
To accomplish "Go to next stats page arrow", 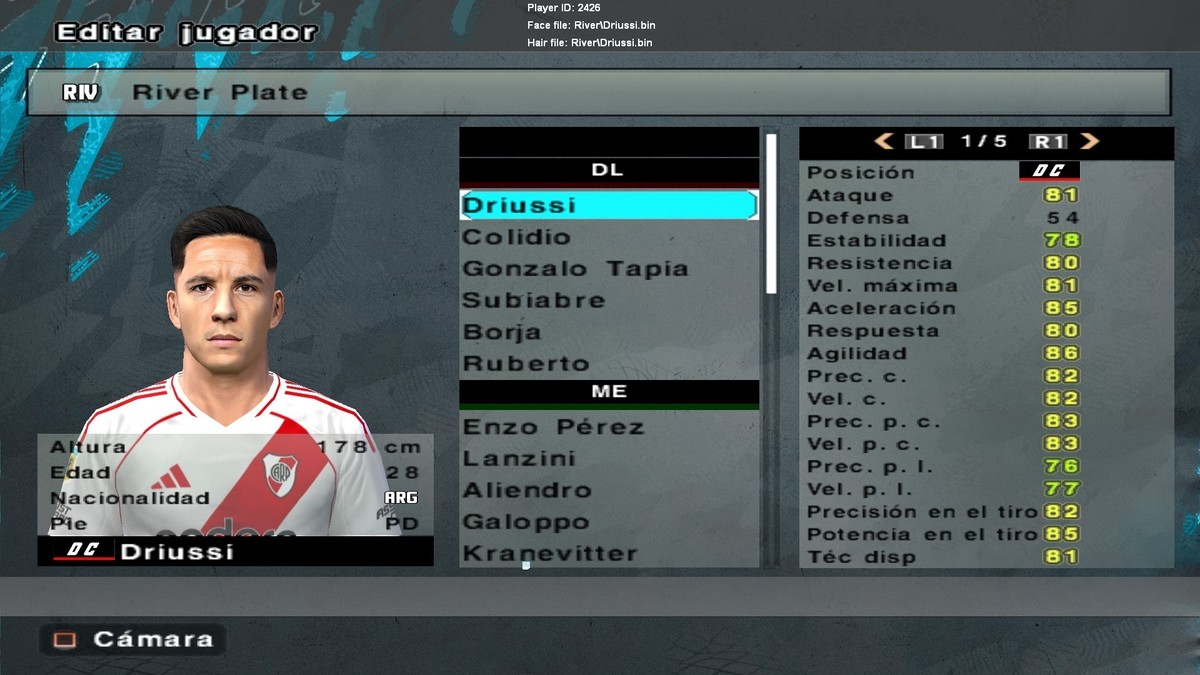I will pyautogui.click(x=1089, y=142).
